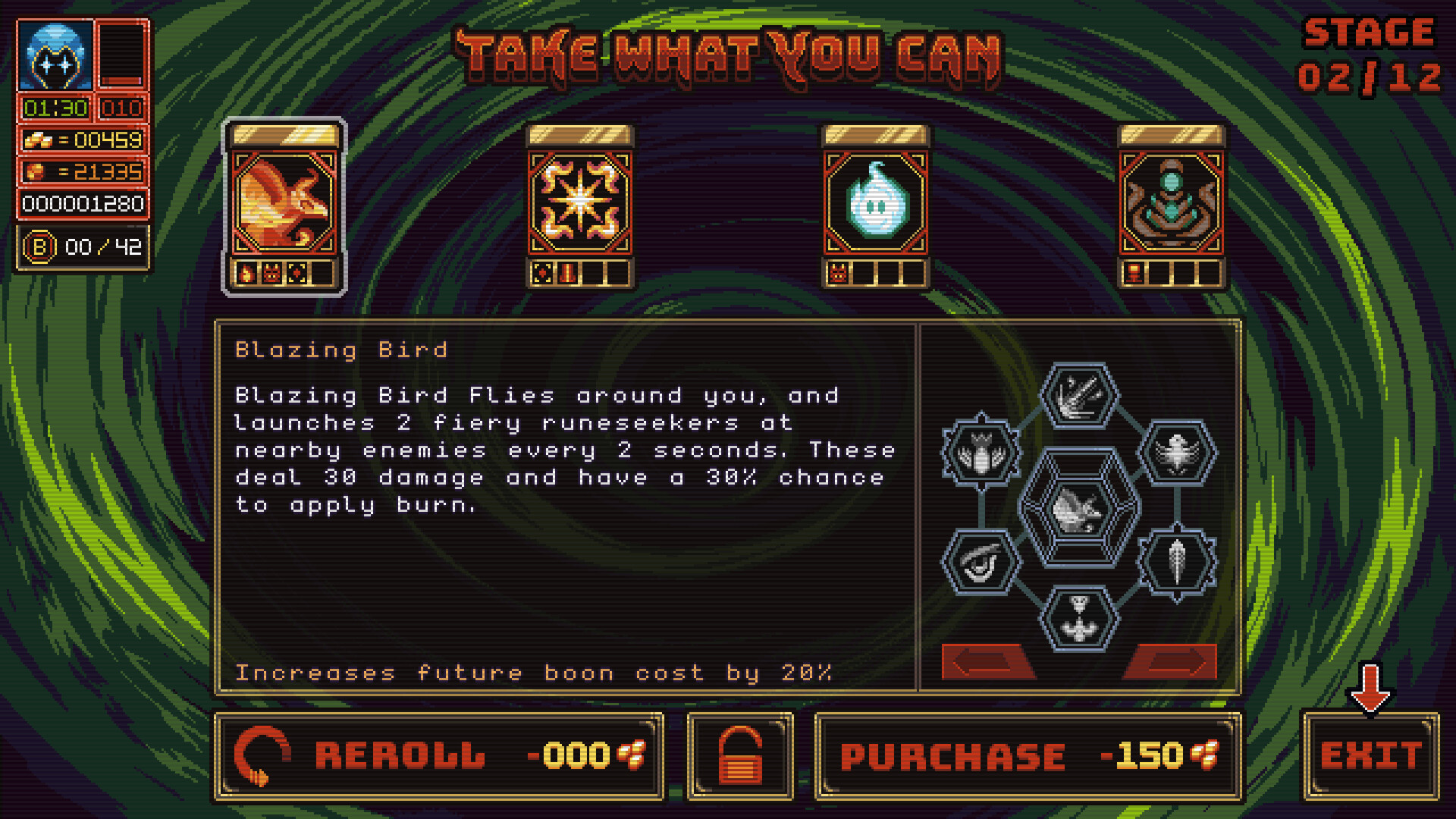Toggle the padlock to lock boons
The width and height of the screenshot is (1456, 819).
(x=740, y=756)
